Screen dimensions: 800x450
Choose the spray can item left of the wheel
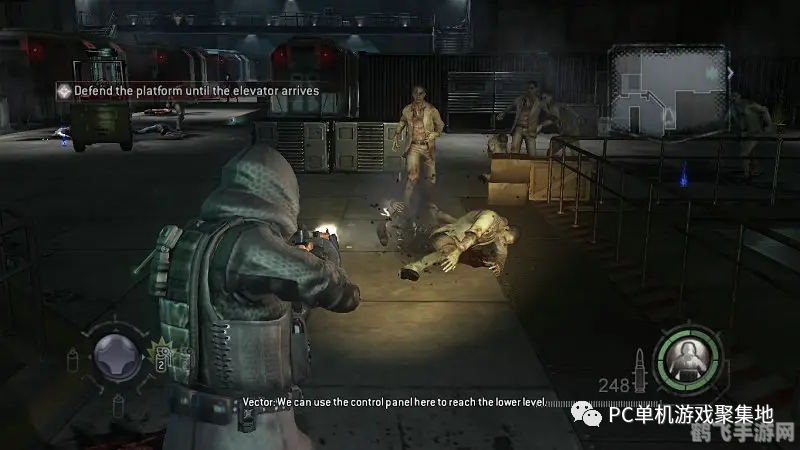[72, 360]
